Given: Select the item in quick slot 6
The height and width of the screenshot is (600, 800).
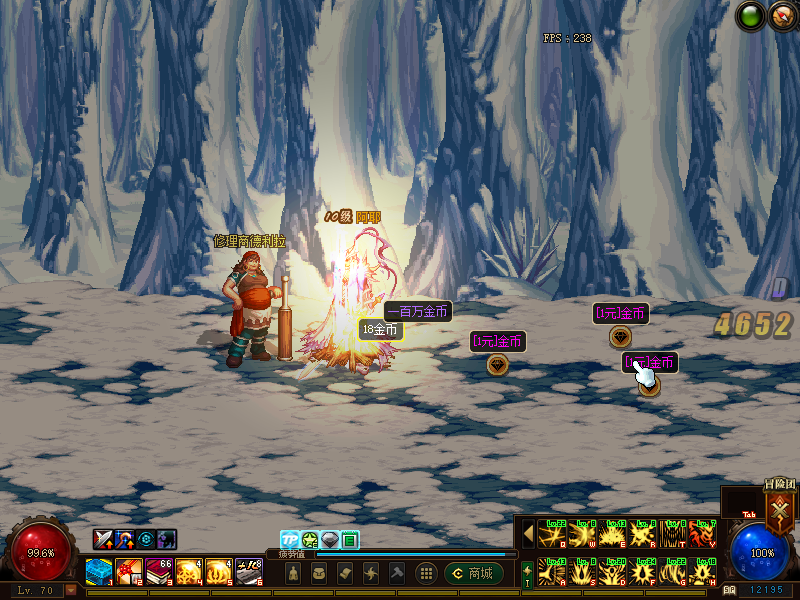Looking at the screenshot, I should 248,571.
